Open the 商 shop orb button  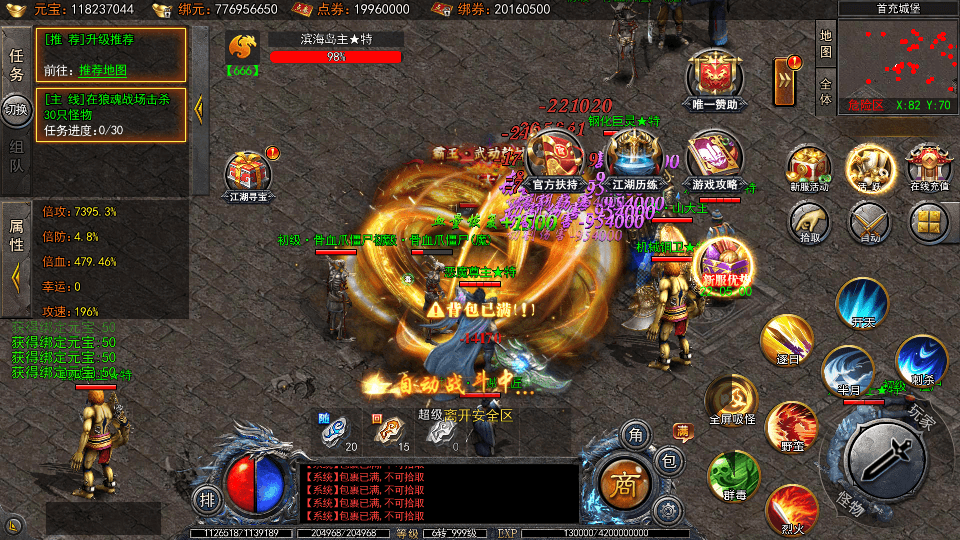tap(624, 483)
